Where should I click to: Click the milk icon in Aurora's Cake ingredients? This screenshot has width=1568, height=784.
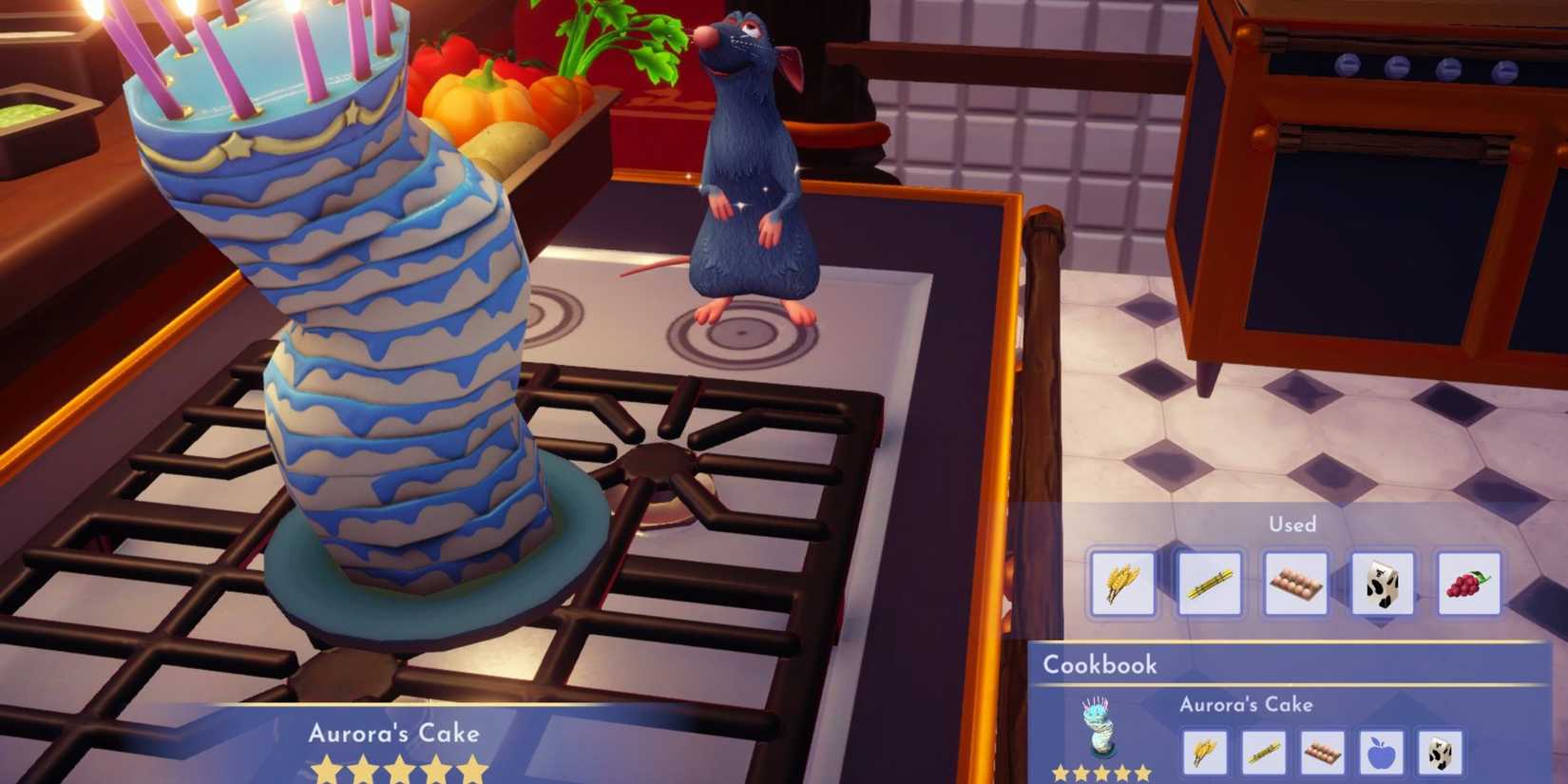[x=1439, y=752]
